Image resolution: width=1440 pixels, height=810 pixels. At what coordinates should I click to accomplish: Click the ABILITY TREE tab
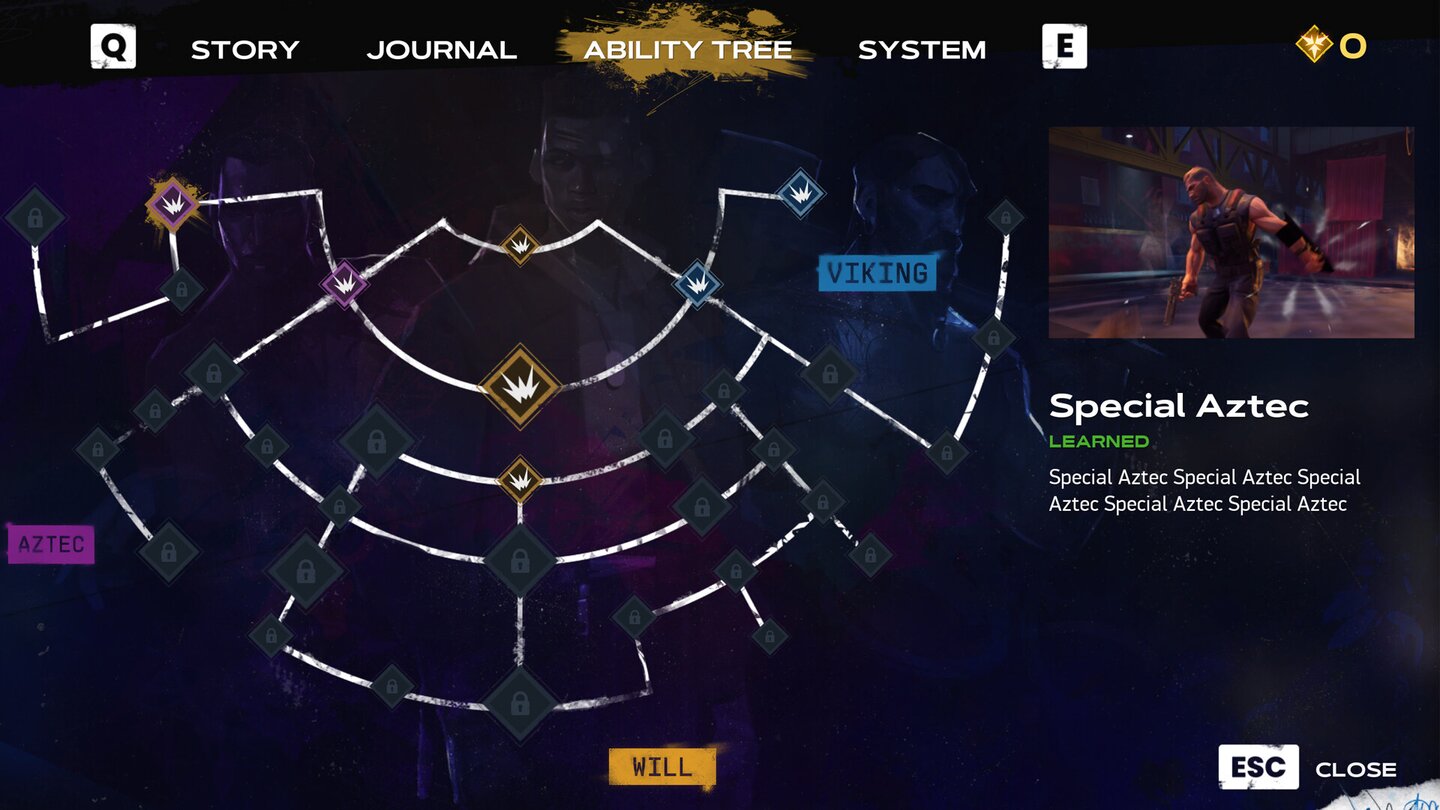[x=688, y=49]
